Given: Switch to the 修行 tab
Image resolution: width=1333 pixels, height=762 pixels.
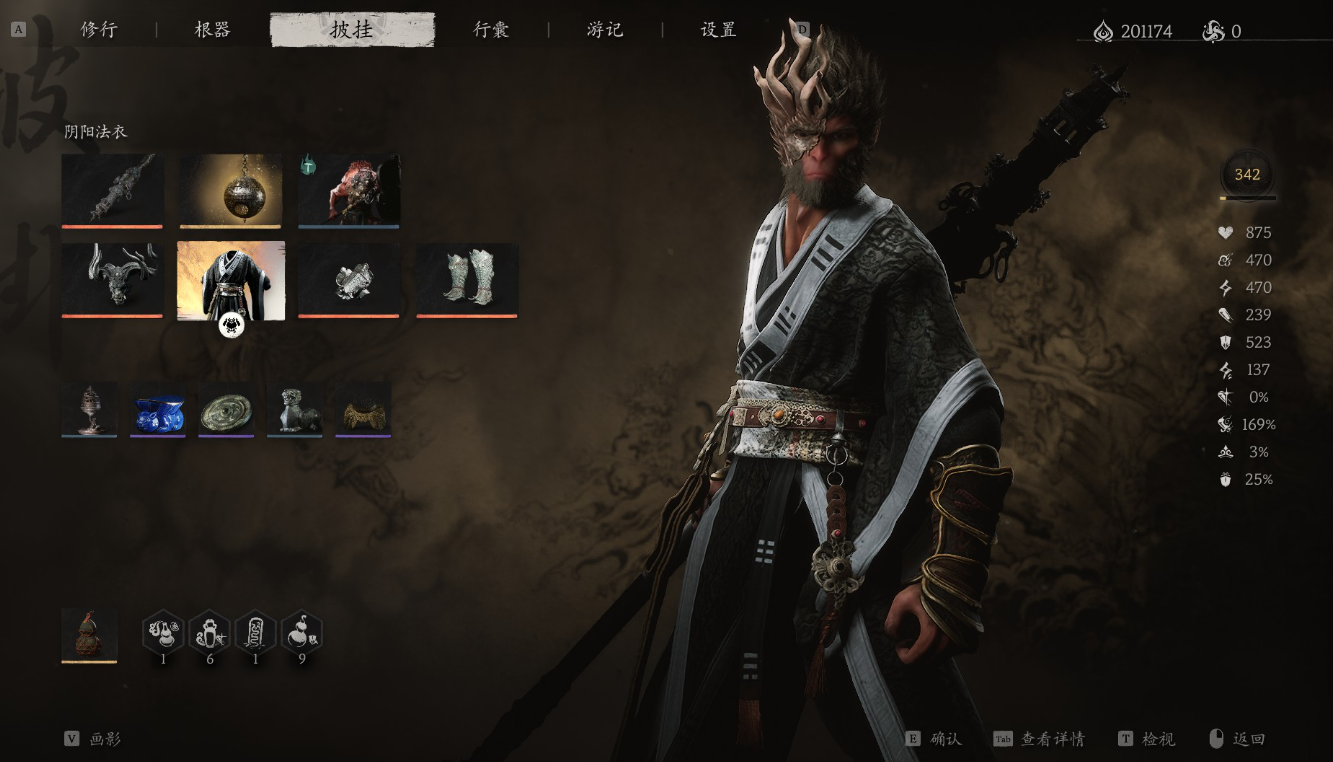Looking at the screenshot, I should click(99, 30).
